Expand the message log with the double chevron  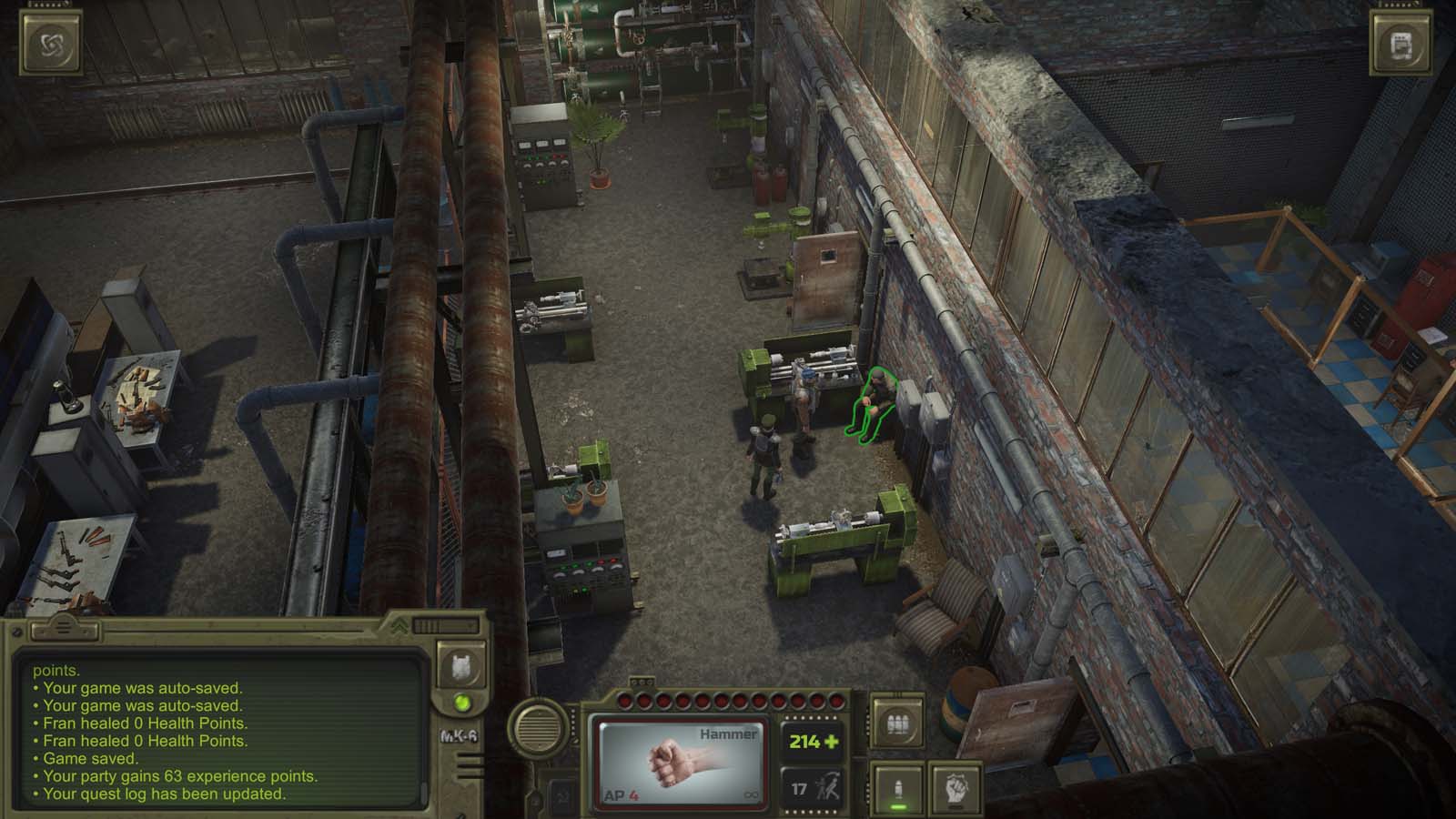pyautogui.click(x=399, y=626)
